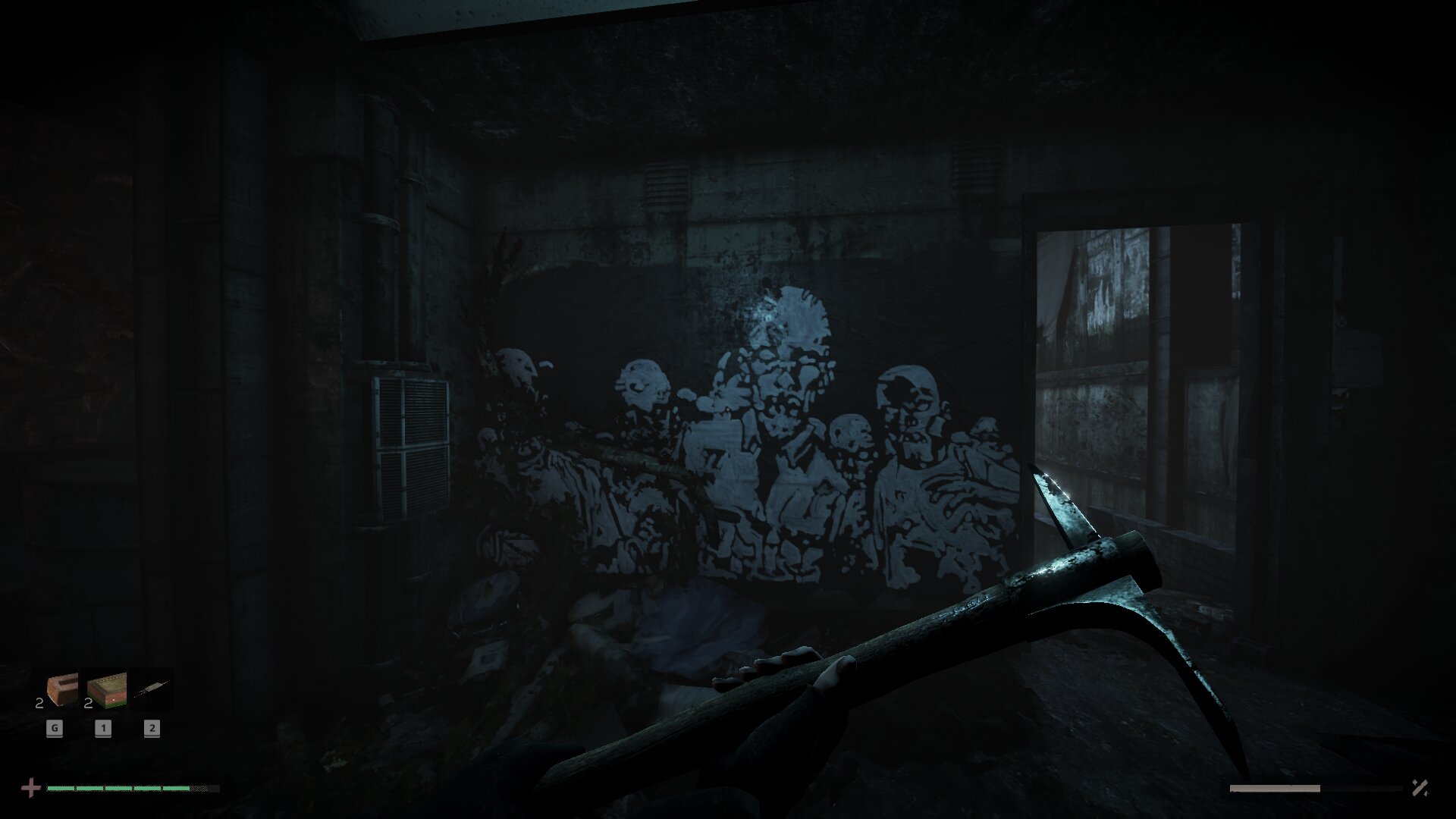The height and width of the screenshot is (819, 1456).
Task: Select the brown brick item slot
Action: [61, 691]
